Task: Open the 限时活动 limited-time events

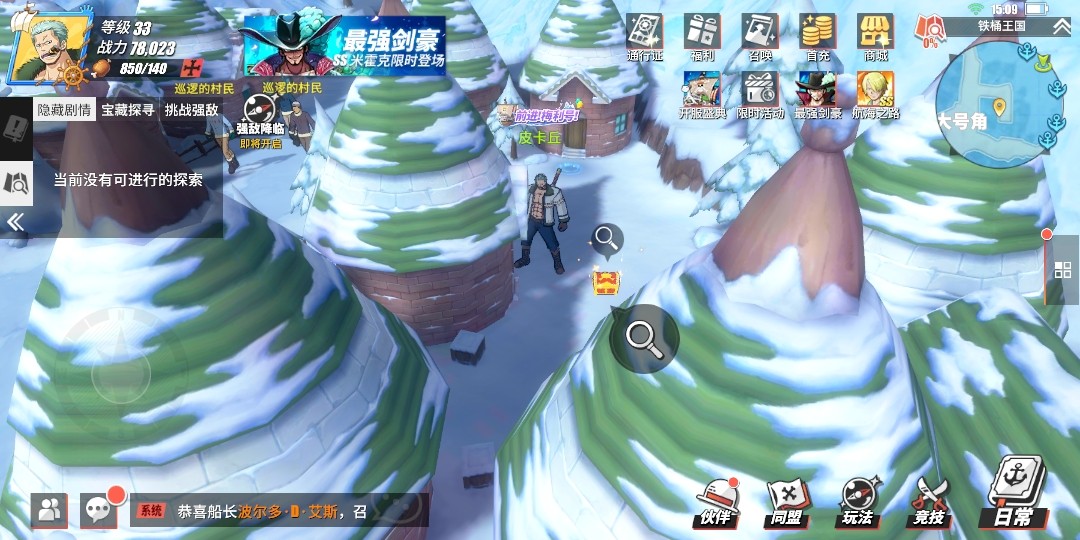Action: (x=760, y=95)
